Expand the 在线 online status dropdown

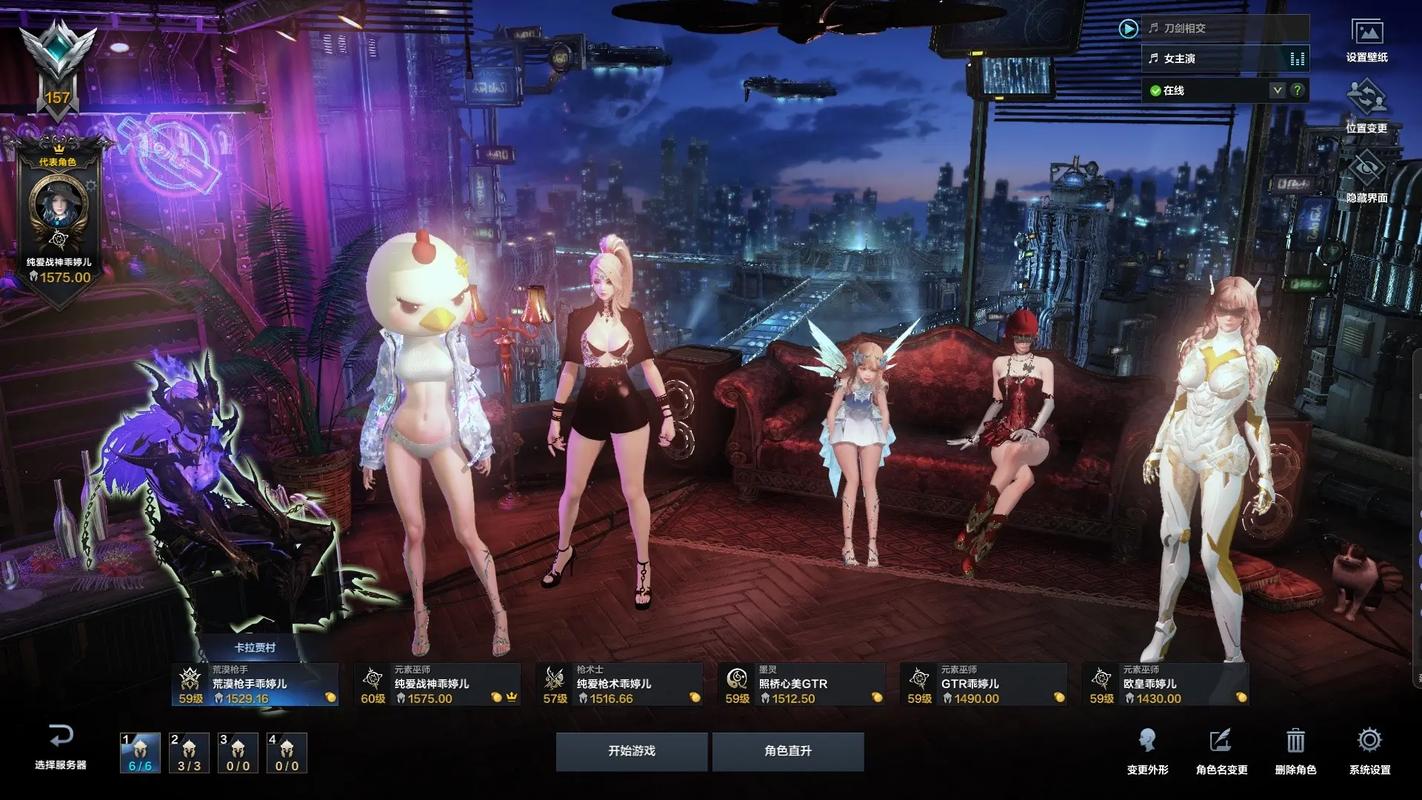tap(1277, 90)
